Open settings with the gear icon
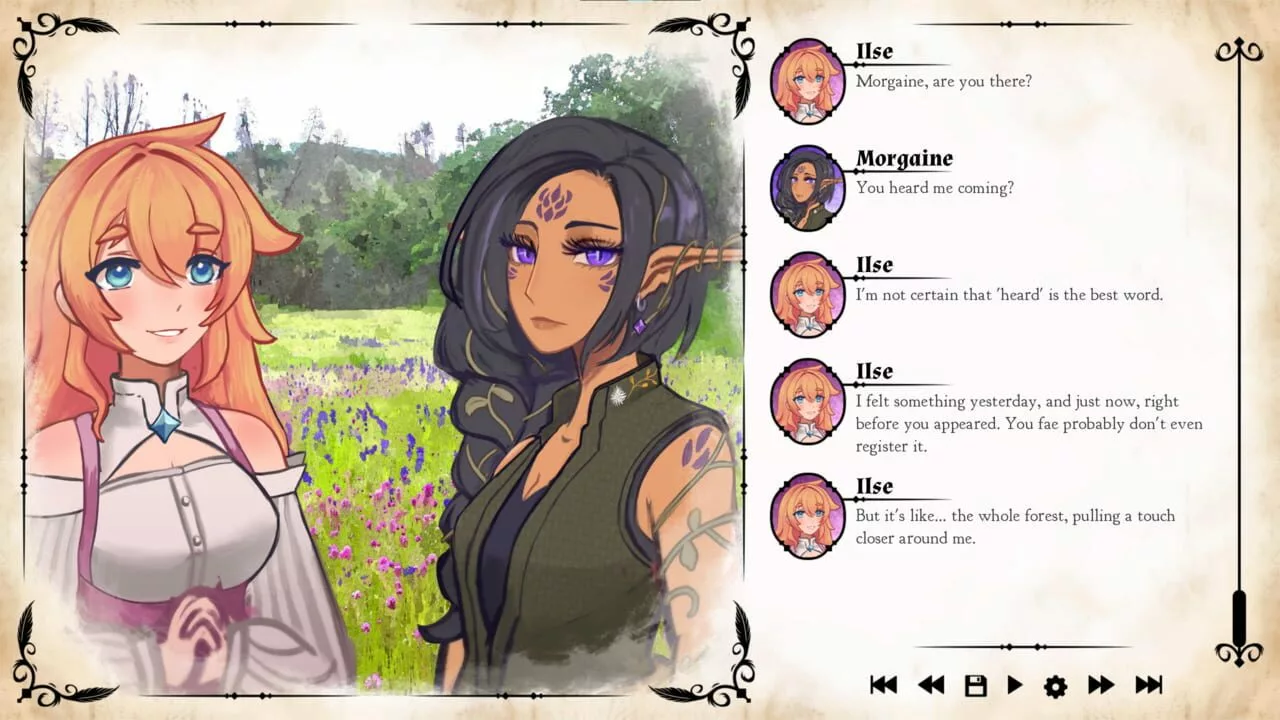1280x720 pixels. click(1055, 685)
